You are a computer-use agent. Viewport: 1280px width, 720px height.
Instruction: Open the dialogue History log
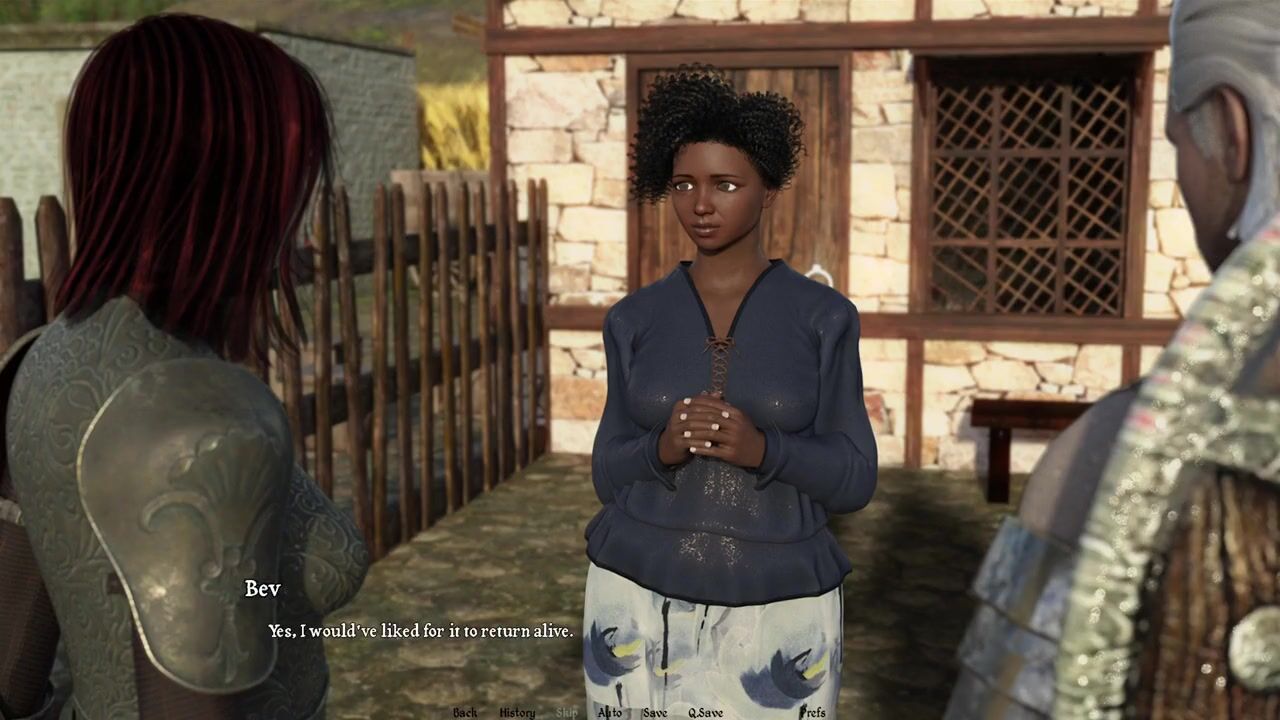point(517,712)
